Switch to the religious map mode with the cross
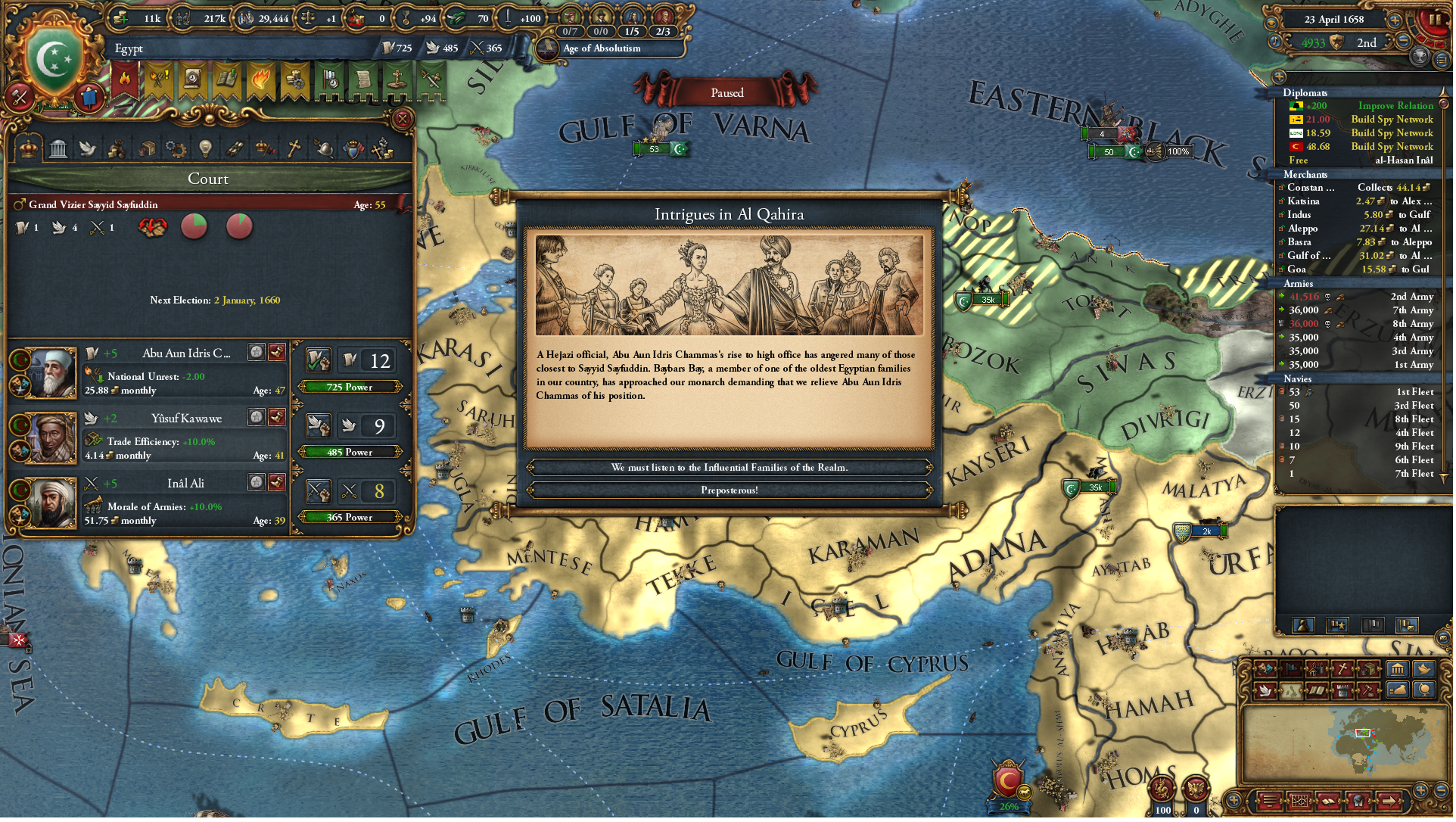1456x822 pixels. [1342, 668]
